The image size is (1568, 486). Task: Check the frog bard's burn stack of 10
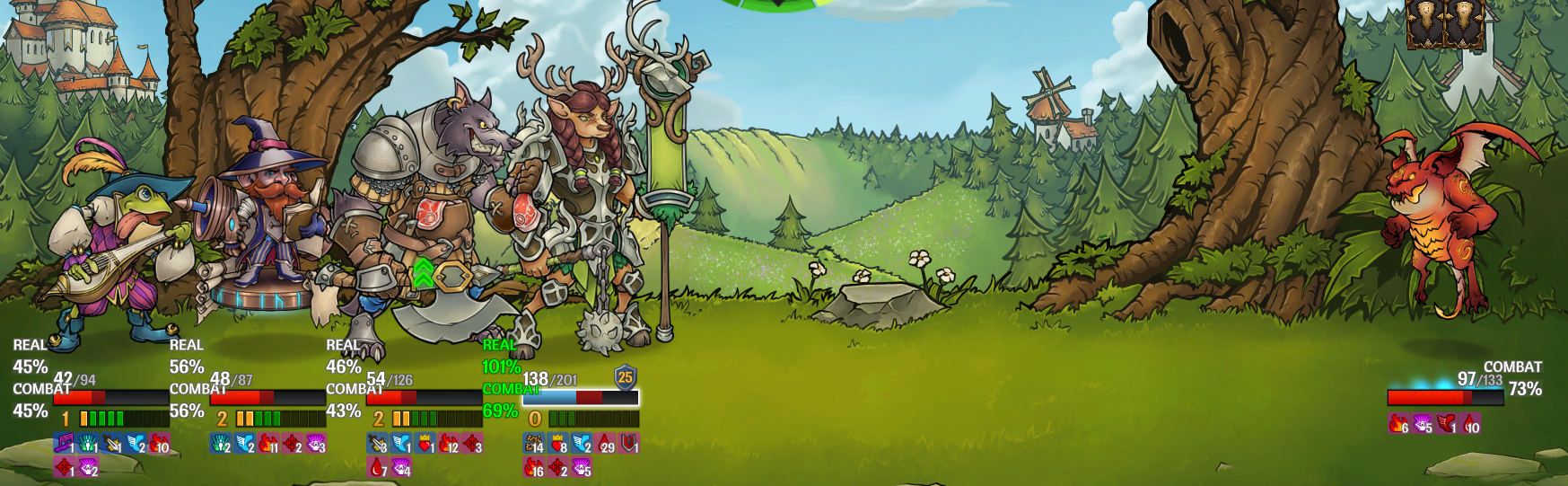click(x=159, y=443)
